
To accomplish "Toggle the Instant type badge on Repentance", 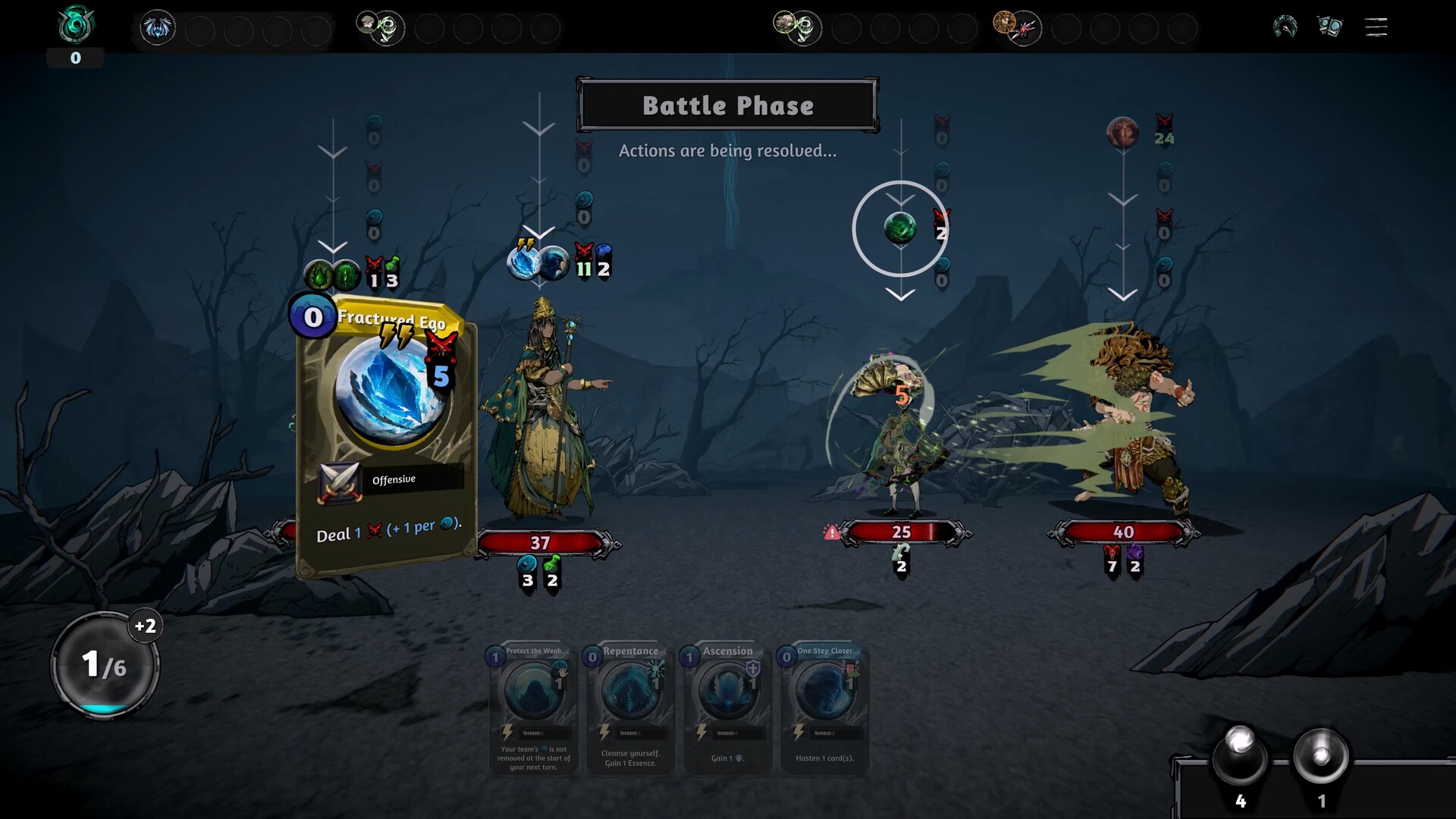I will (x=629, y=733).
